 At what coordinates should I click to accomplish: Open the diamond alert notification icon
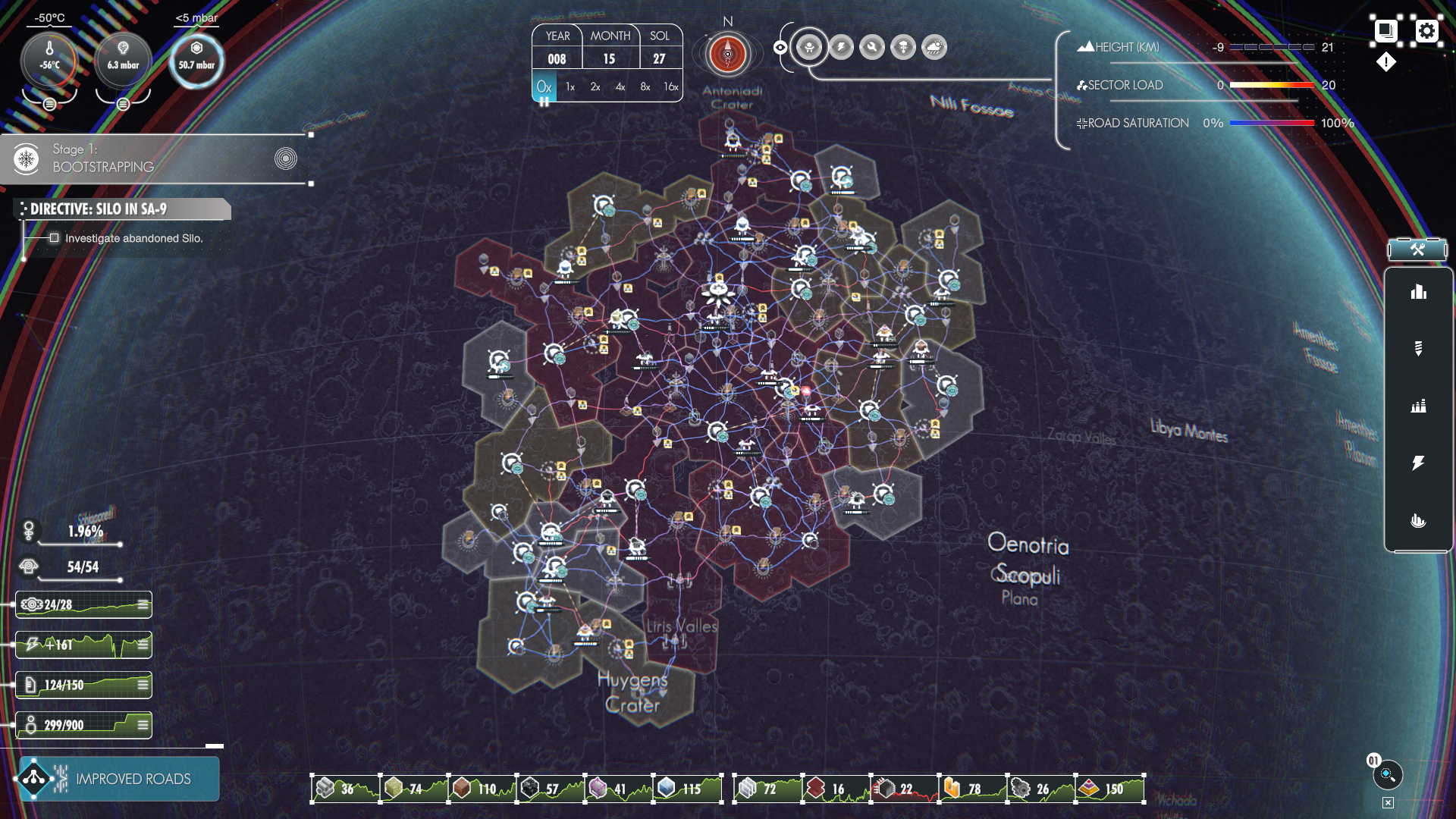click(x=1386, y=62)
